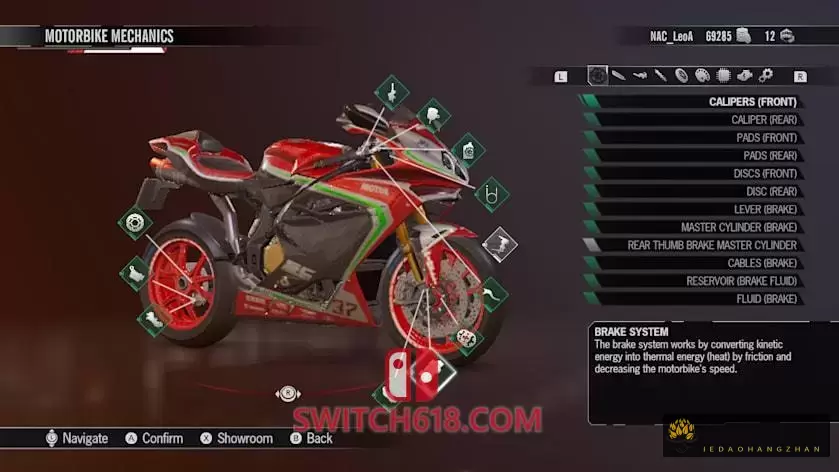Select the Disc (Rear) entry
This screenshot has height=472, width=839.
(771, 191)
